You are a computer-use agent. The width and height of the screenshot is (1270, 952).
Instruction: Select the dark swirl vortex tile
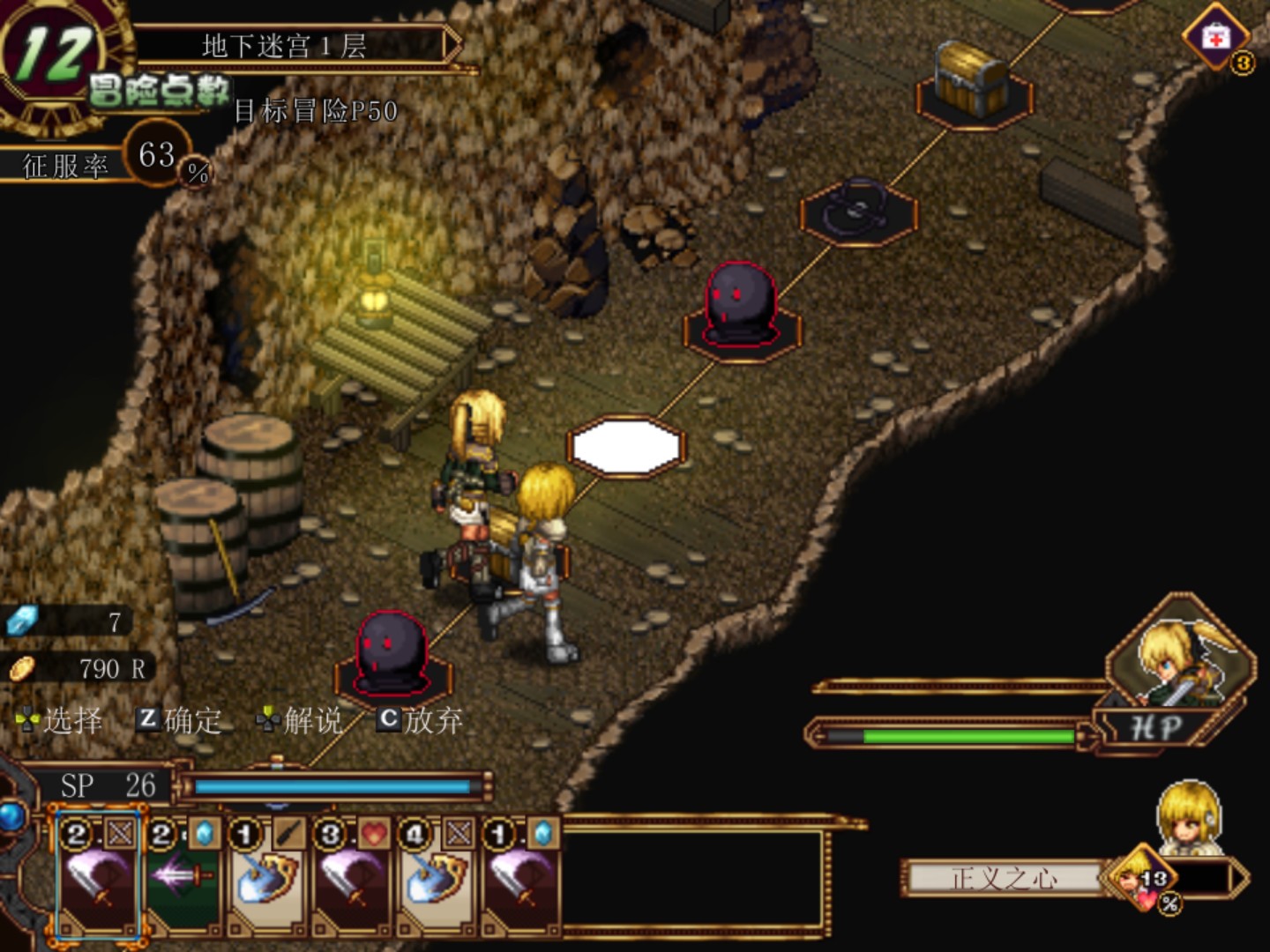point(858,210)
